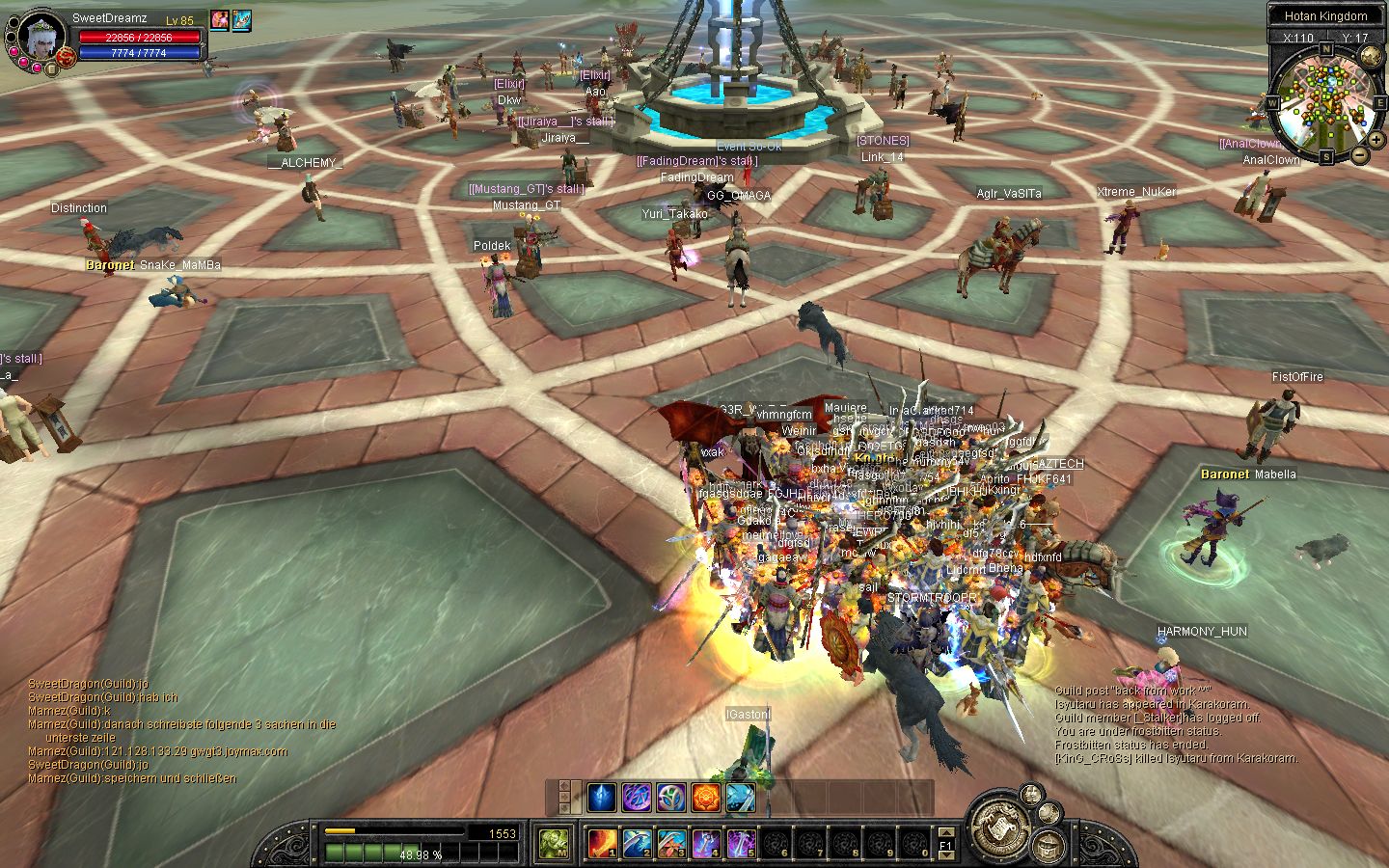Use the blue slash skill in slot 2
The width and height of the screenshot is (1389, 868).
(x=637, y=844)
